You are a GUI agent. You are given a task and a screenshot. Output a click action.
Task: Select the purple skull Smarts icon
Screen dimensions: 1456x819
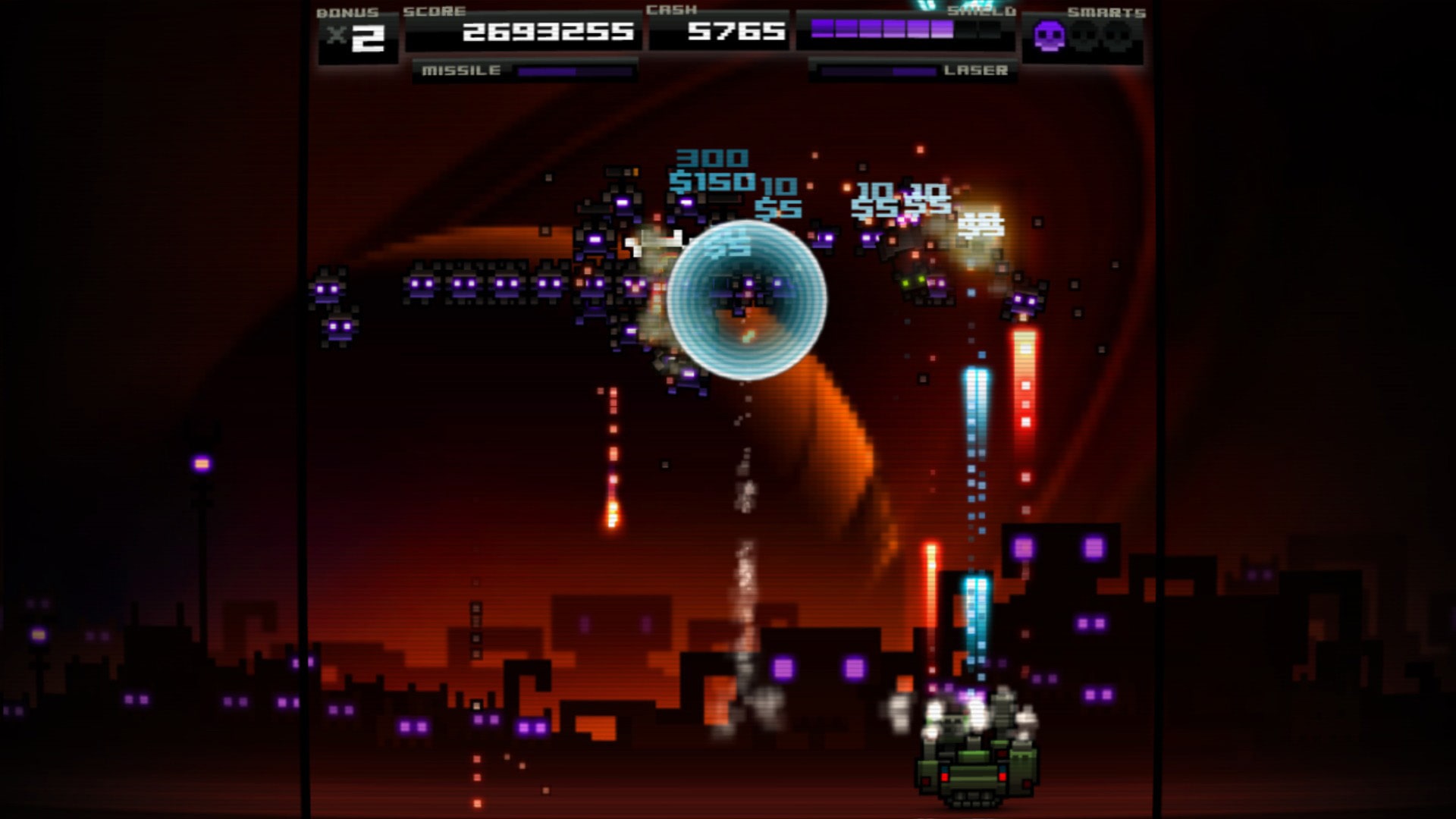[1049, 33]
